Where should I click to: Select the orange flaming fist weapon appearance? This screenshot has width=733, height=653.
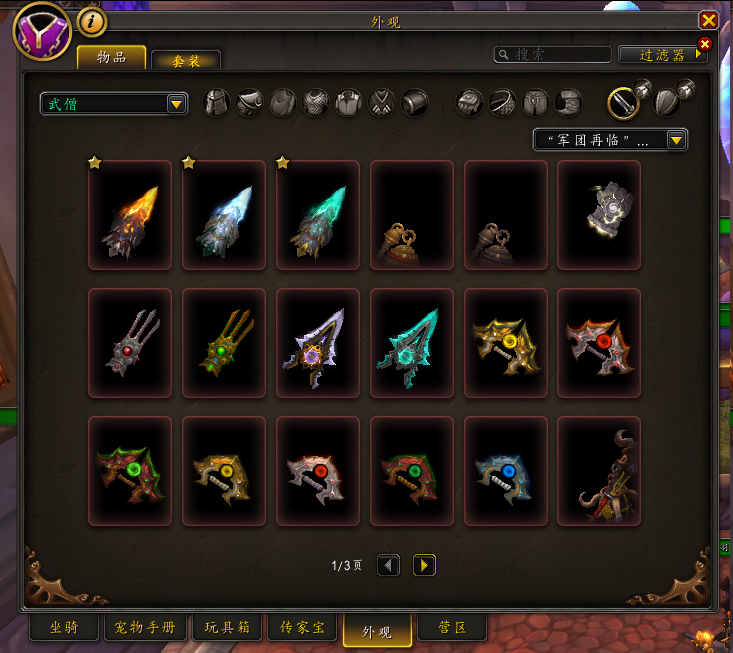[130, 215]
